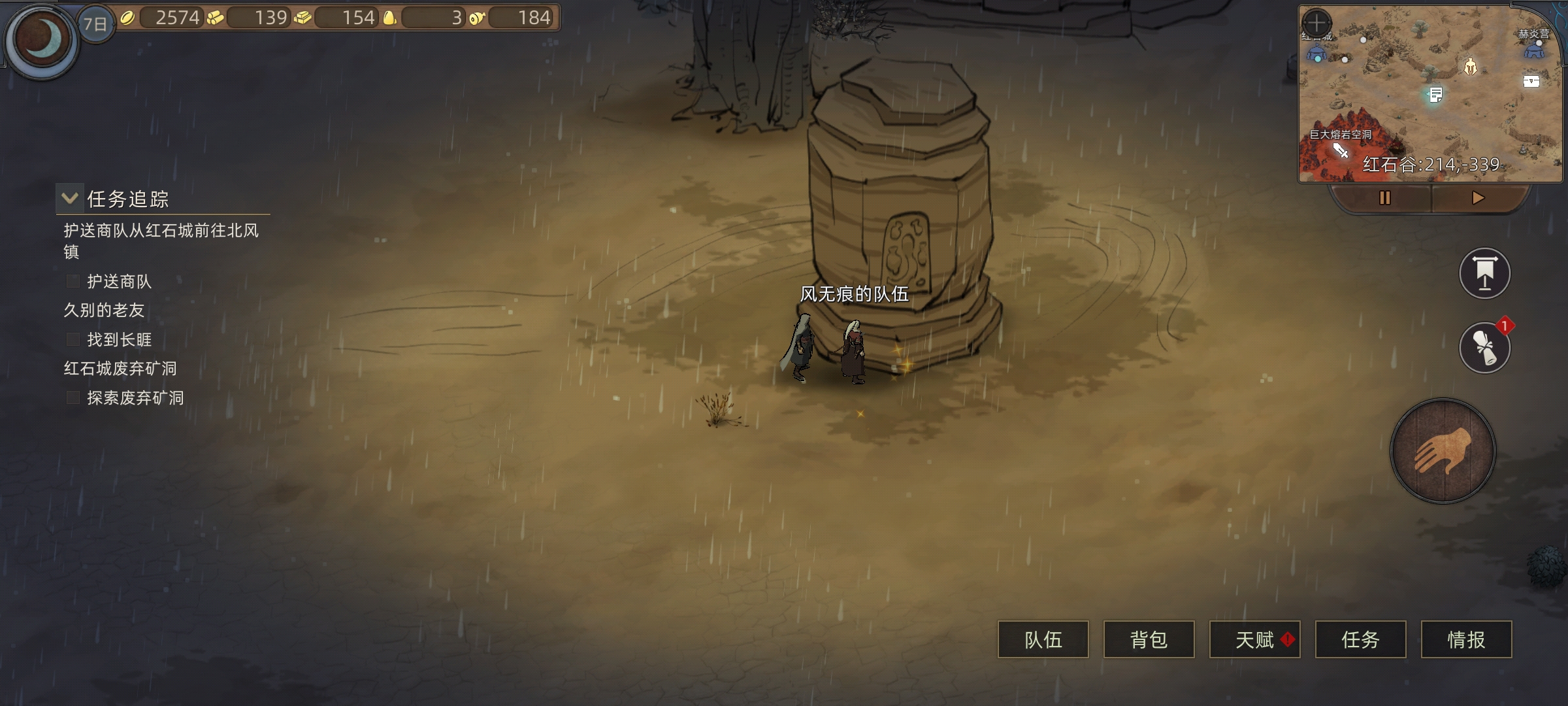The image size is (1568, 706).
Task: Tap the hand interact button
Action: [x=1443, y=451]
